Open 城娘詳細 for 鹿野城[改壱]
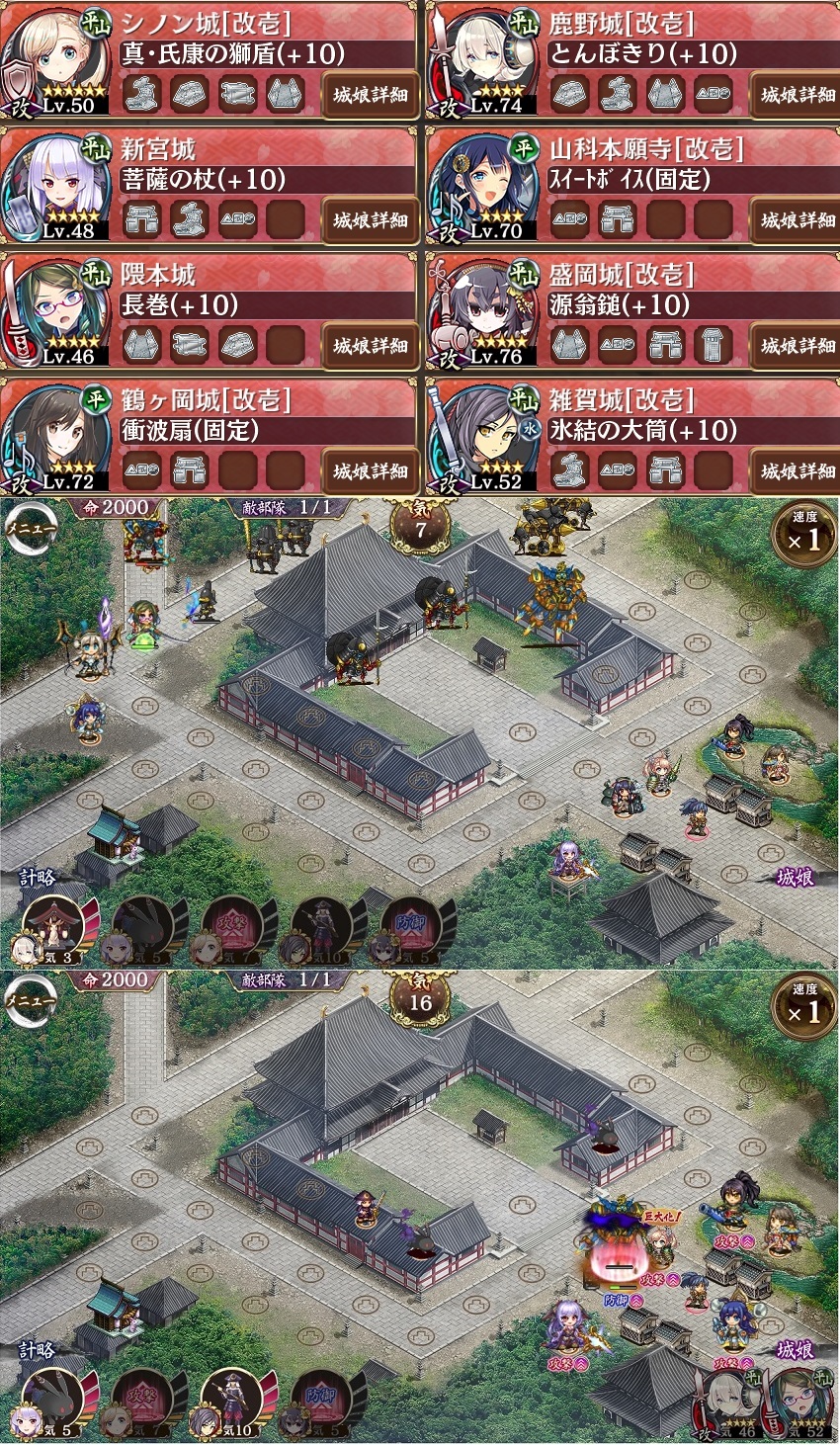This screenshot has height=1445, width=840. 797,96
